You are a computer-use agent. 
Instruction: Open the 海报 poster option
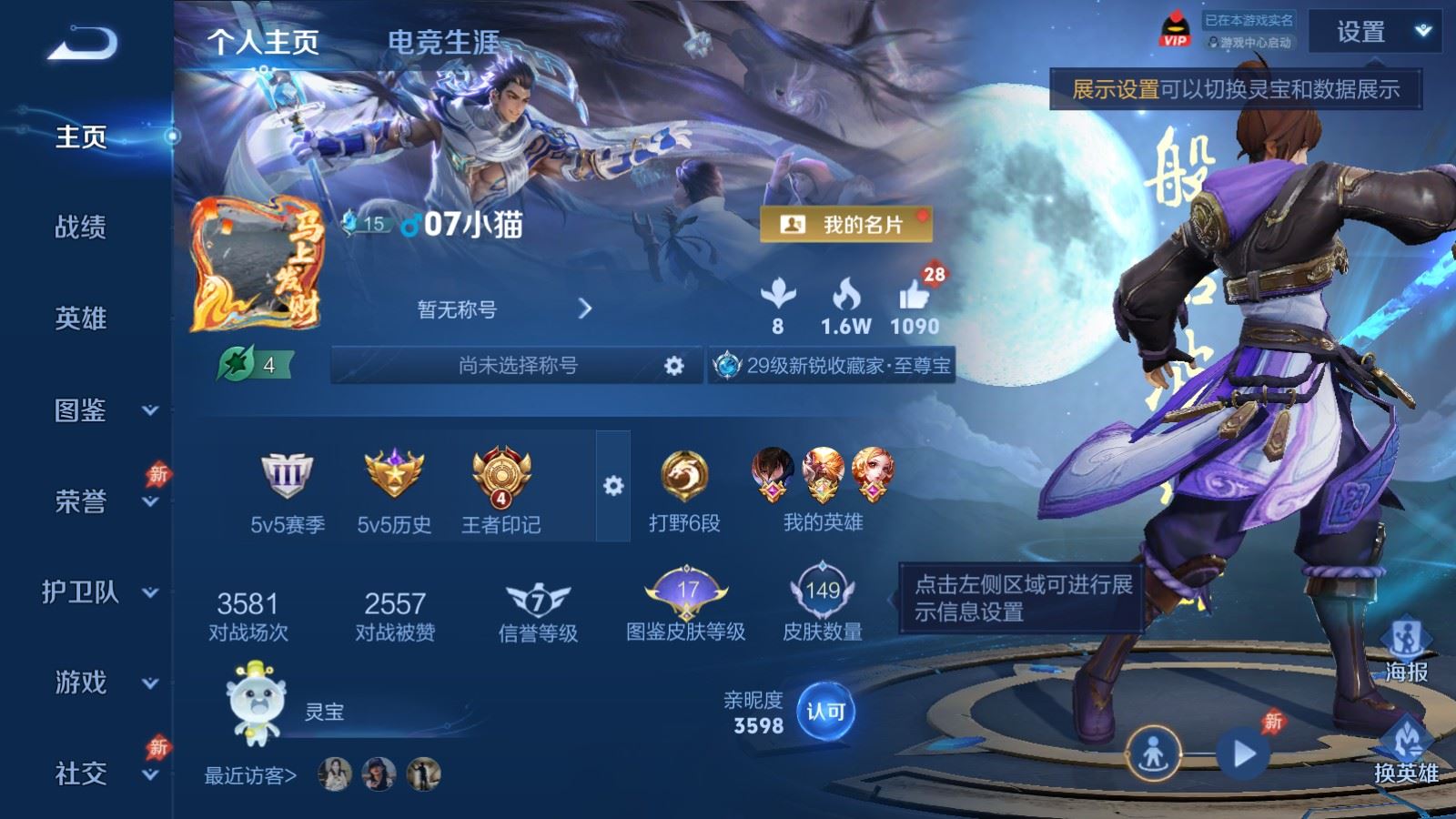pos(1406,649)
